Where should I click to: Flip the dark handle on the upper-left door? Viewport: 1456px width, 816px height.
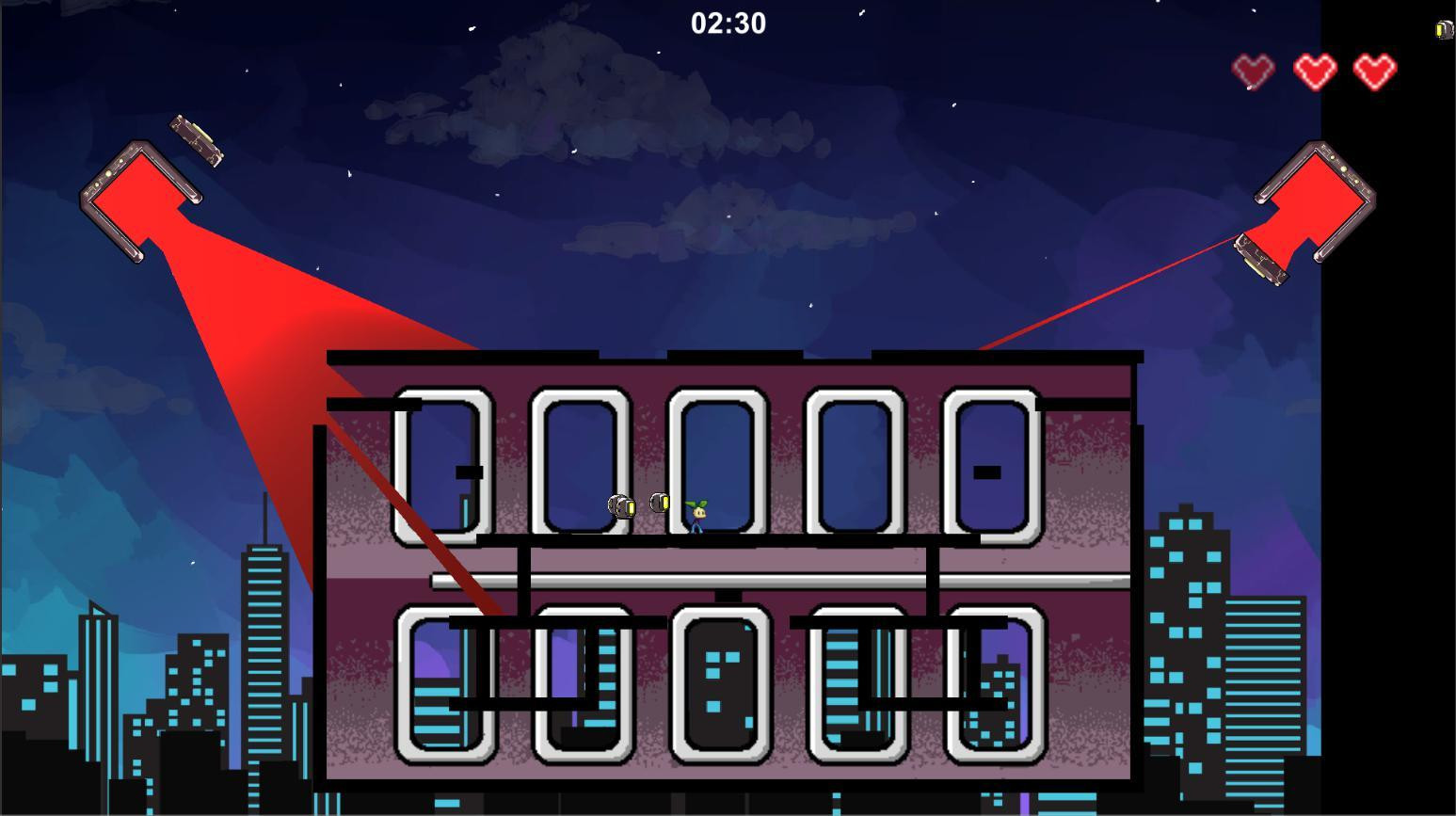[468, 471]
